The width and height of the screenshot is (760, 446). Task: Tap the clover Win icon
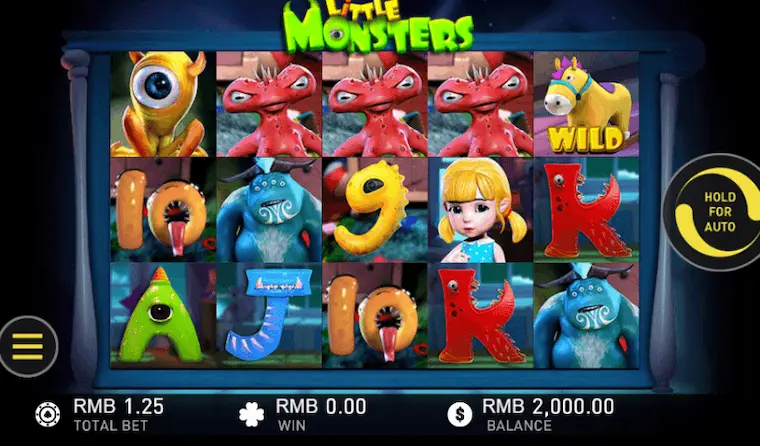pos(251,414)
